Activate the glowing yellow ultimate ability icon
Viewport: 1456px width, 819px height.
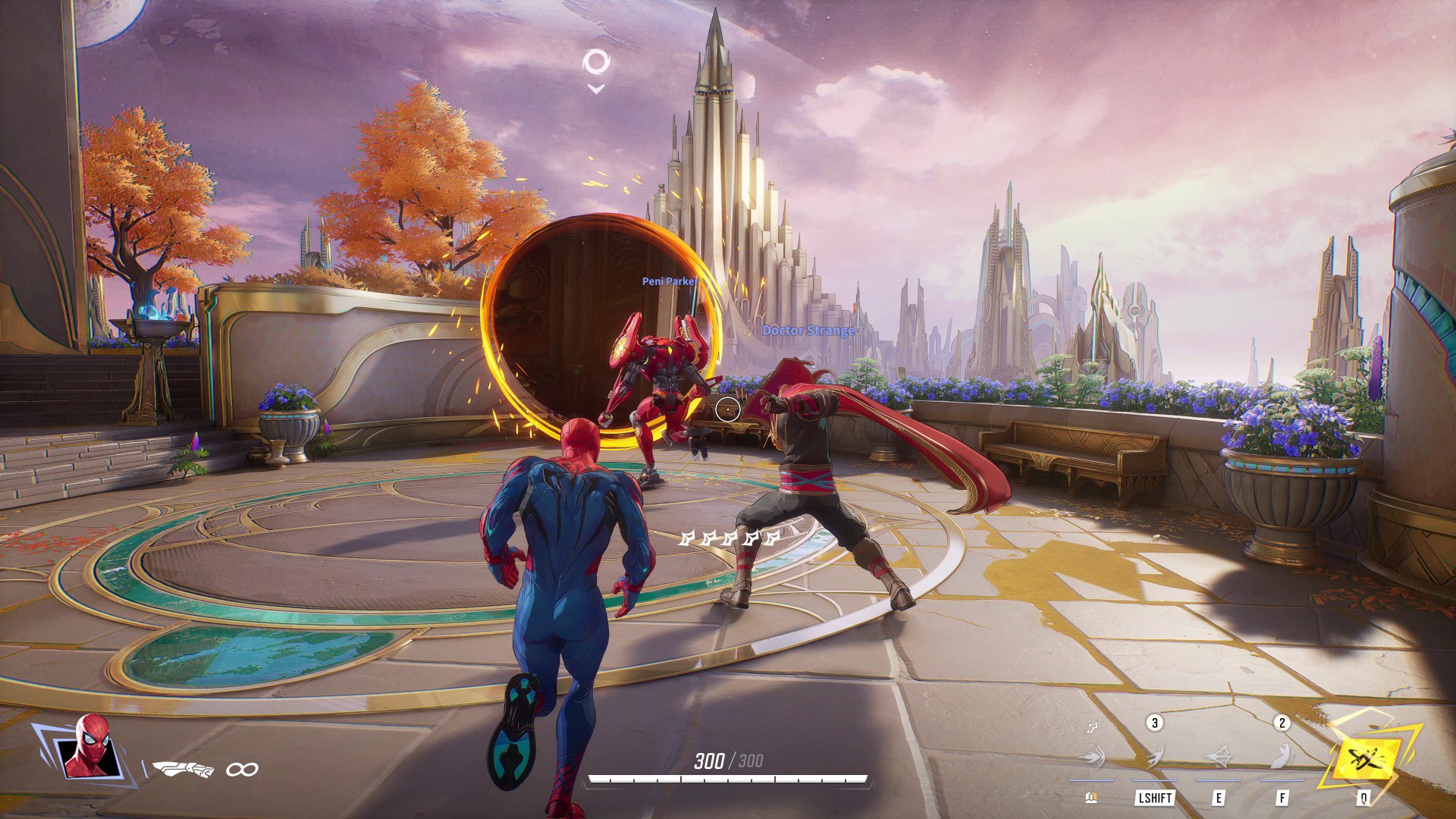pos(1367,757)
